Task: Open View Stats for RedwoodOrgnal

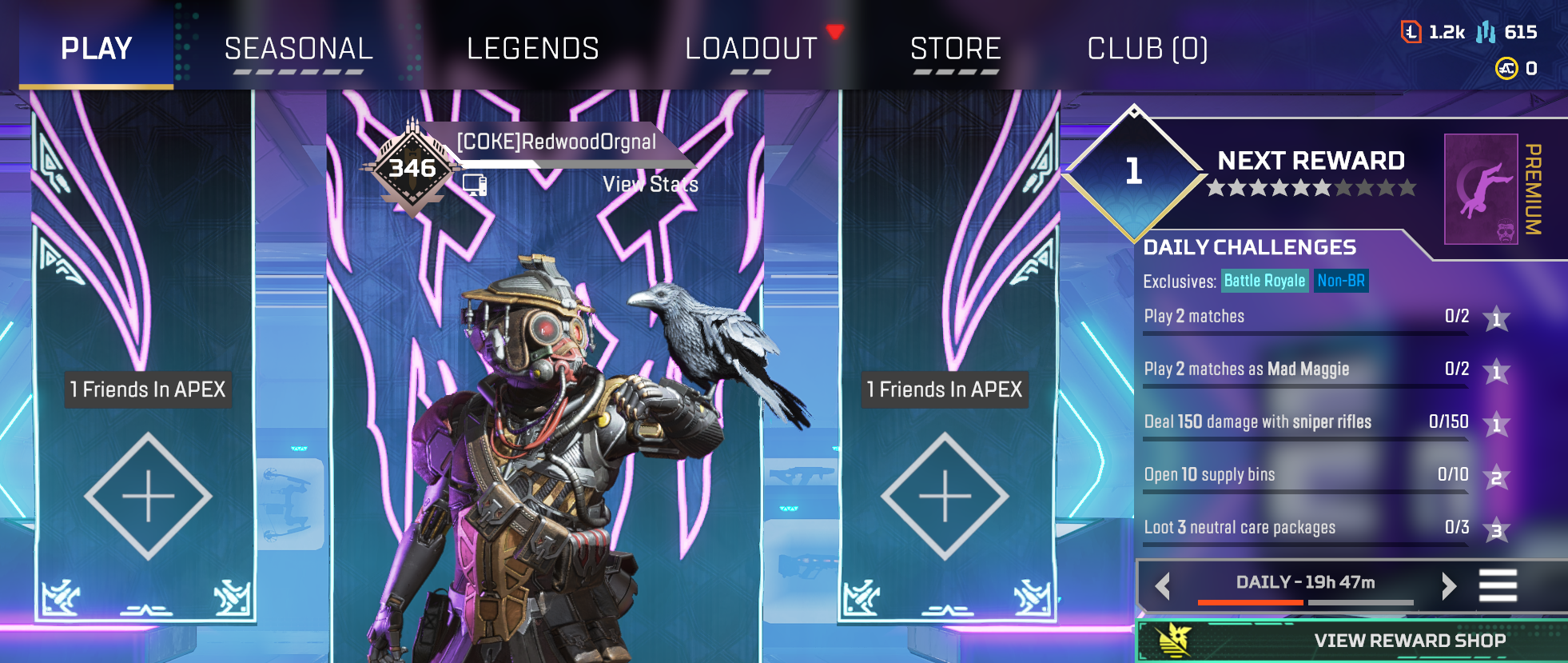Action: (x=650, y=185)
